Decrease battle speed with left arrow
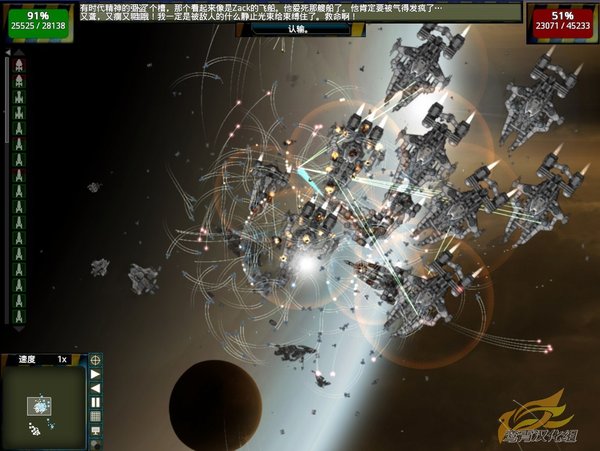Image resolution: width=600 pixels, height=451 pixels. [x=96, y=388]
